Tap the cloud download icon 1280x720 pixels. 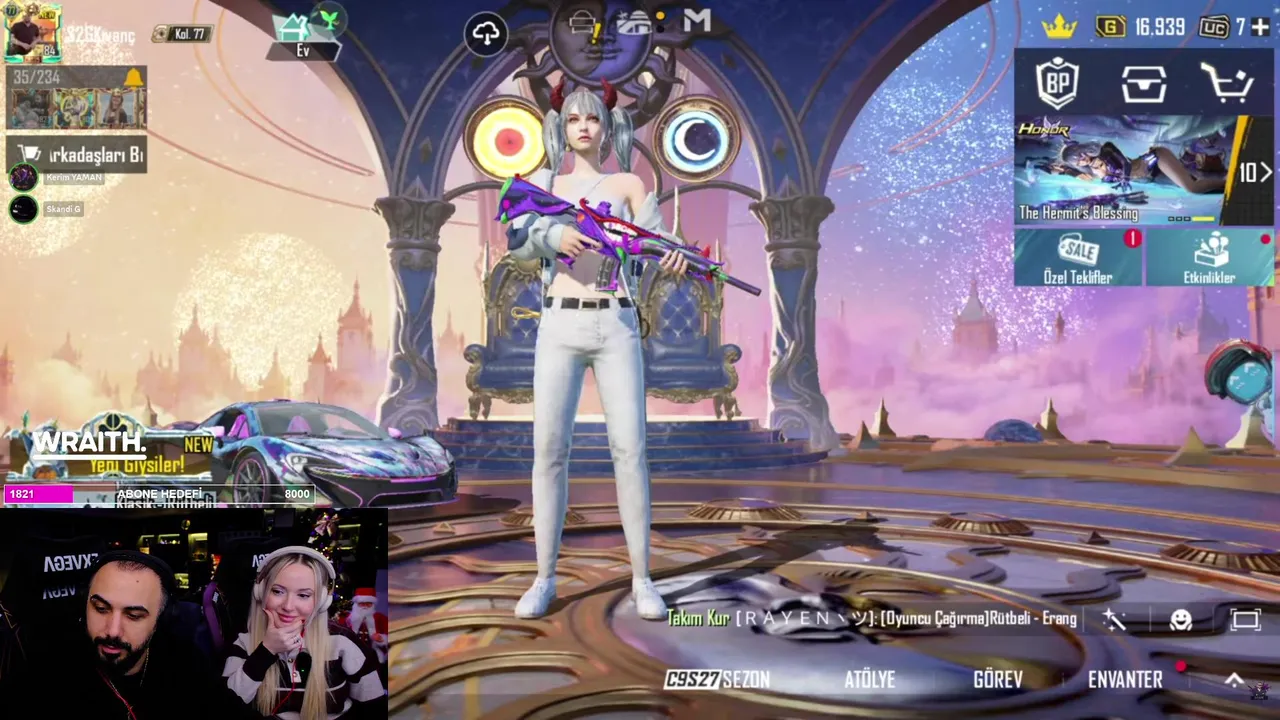tap(486, 35)
